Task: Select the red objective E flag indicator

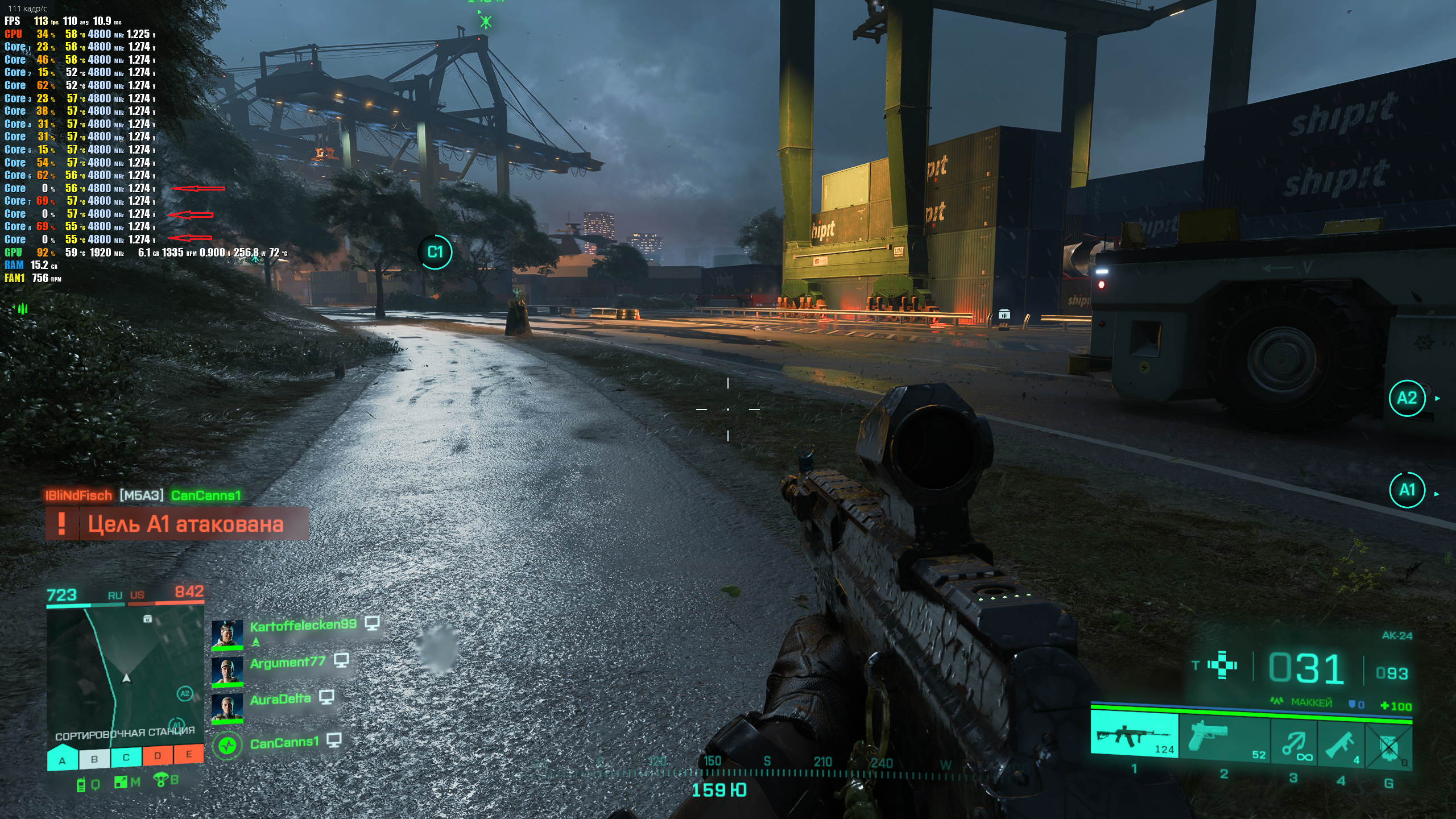Action: coord(189,755)
